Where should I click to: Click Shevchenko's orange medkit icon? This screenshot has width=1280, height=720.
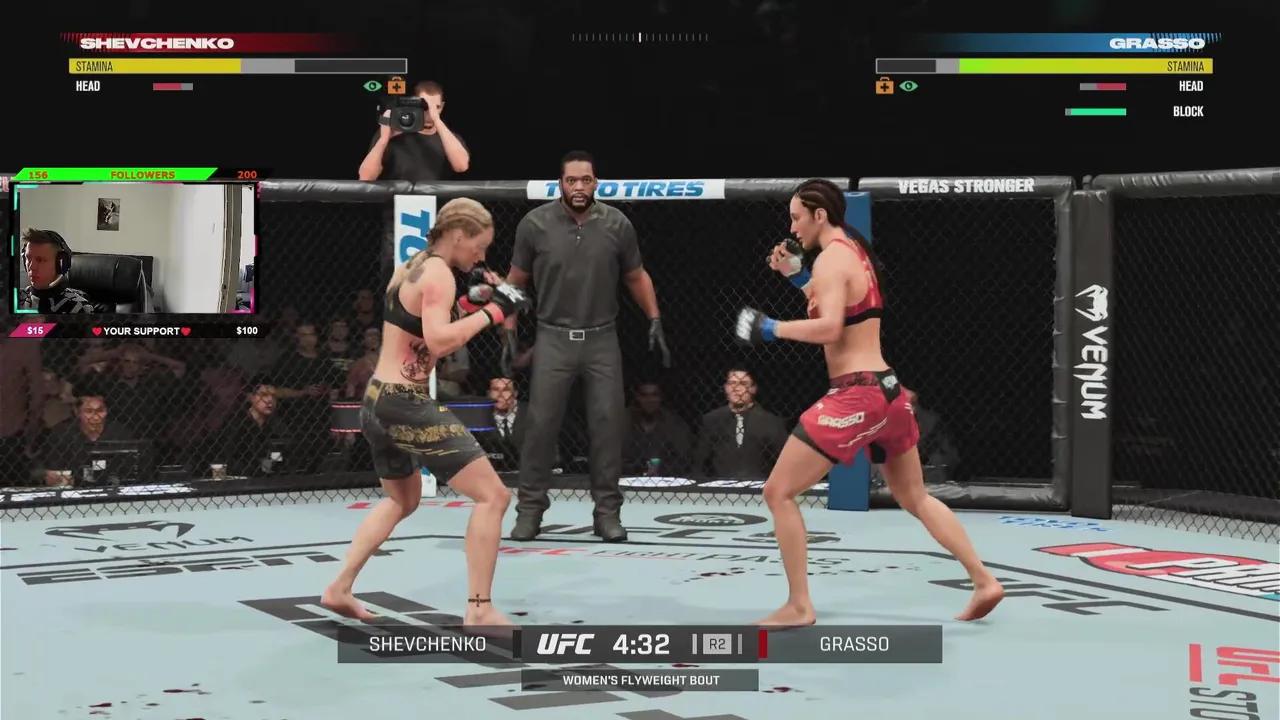396,86
